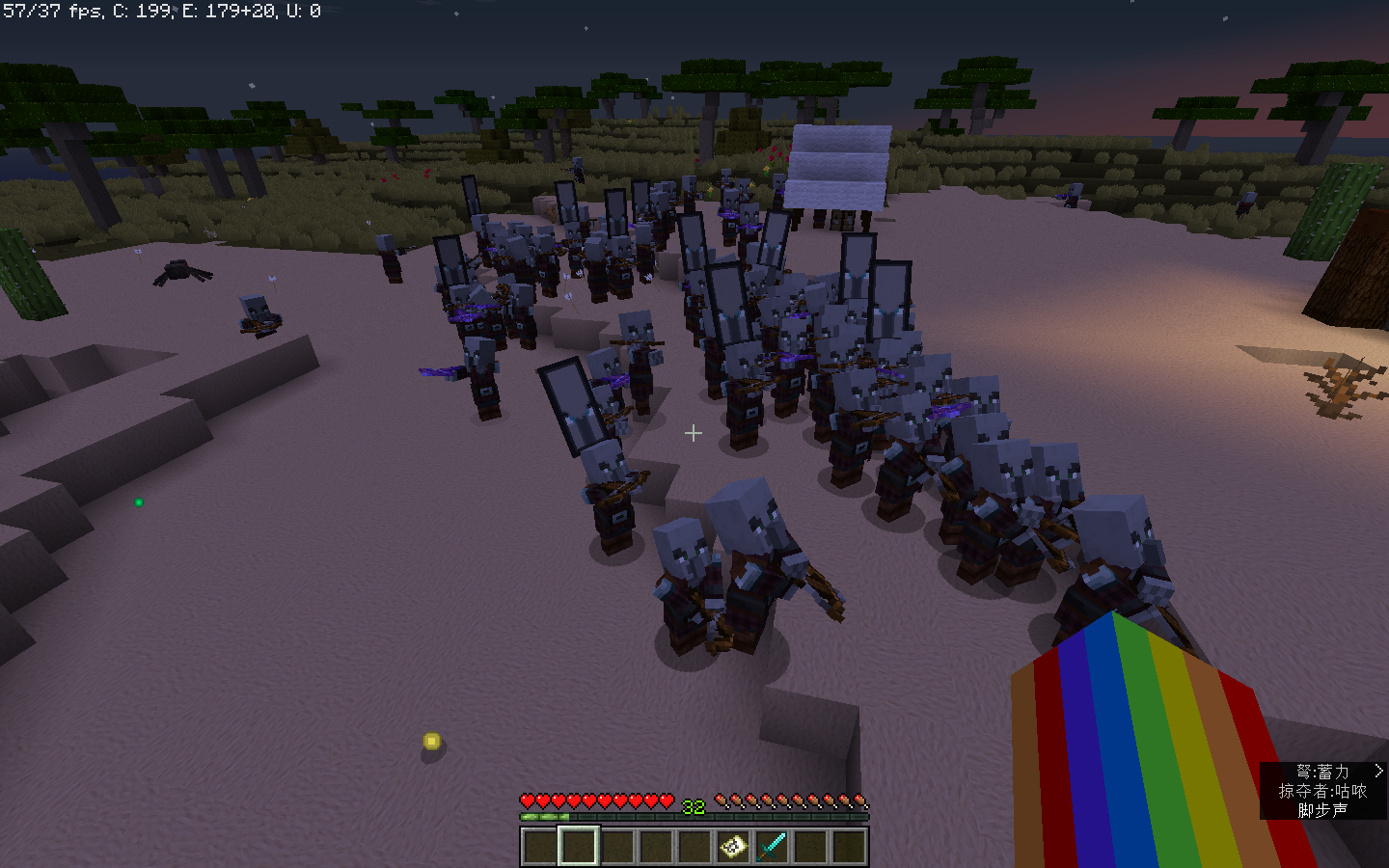
Task: Click the crosshair at screen center
Action: [694, 434]
